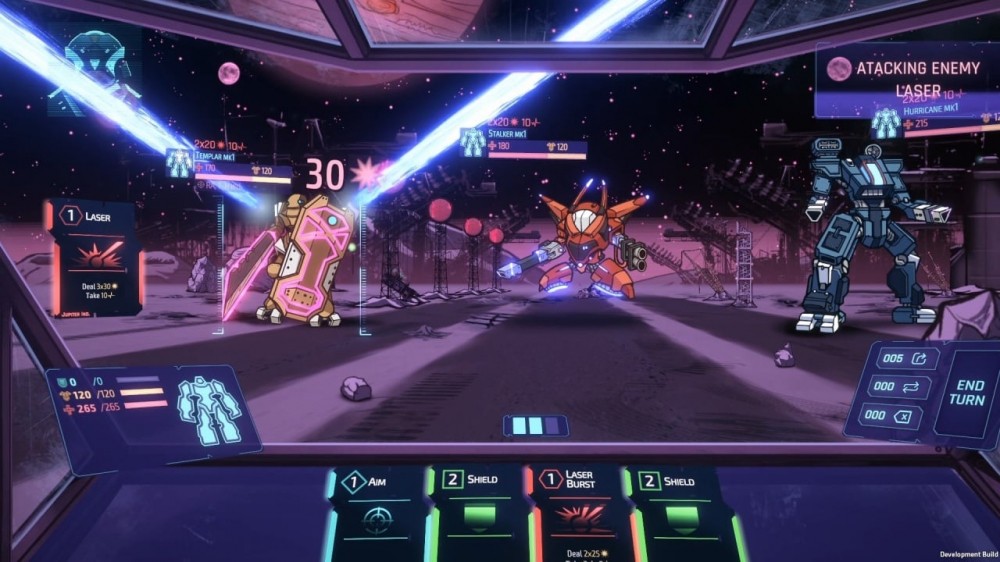Viewport: 1000px width, 562px height.
Task: Open the player mech status panel
Action: coord(150,403)
